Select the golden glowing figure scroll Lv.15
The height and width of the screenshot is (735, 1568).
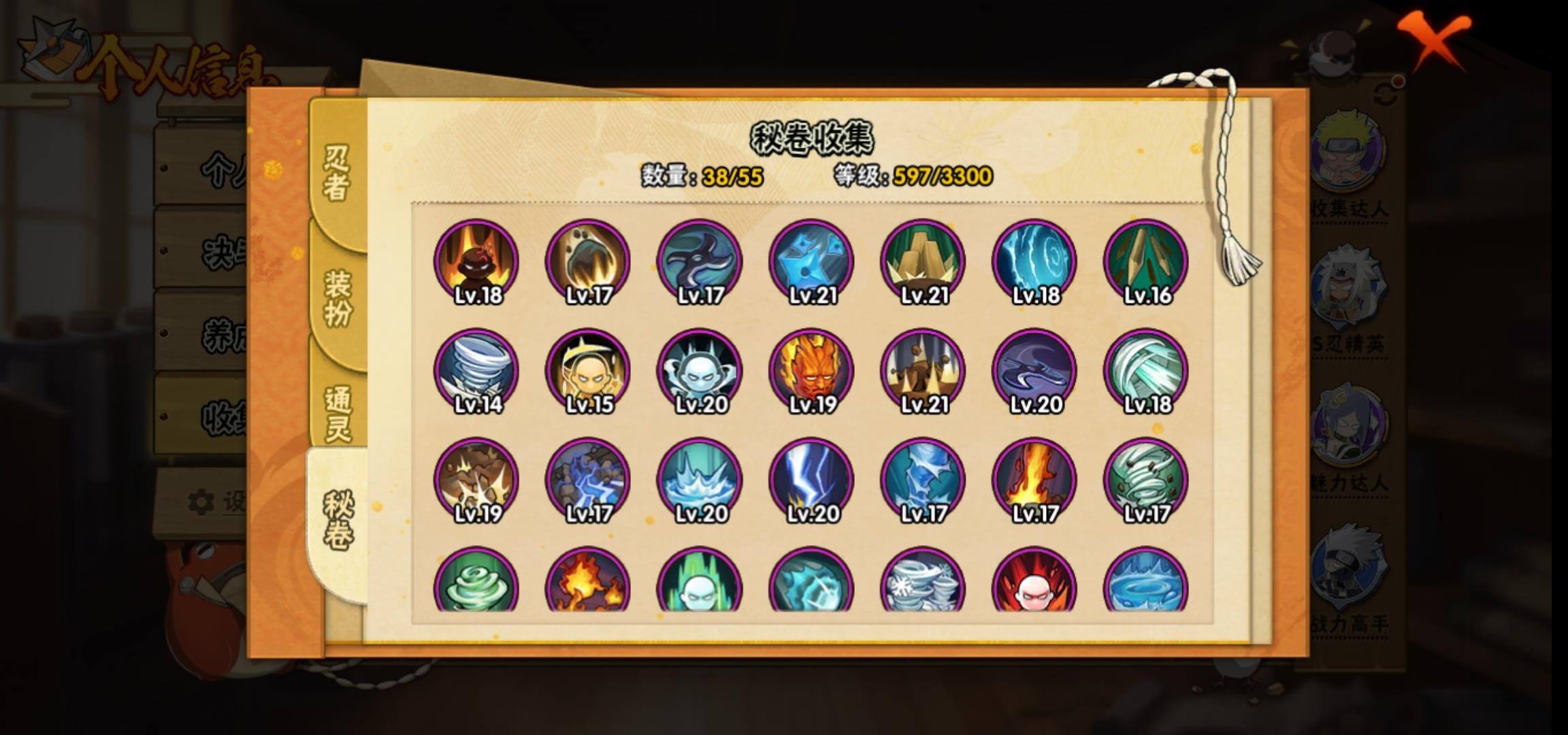[588, 372]
